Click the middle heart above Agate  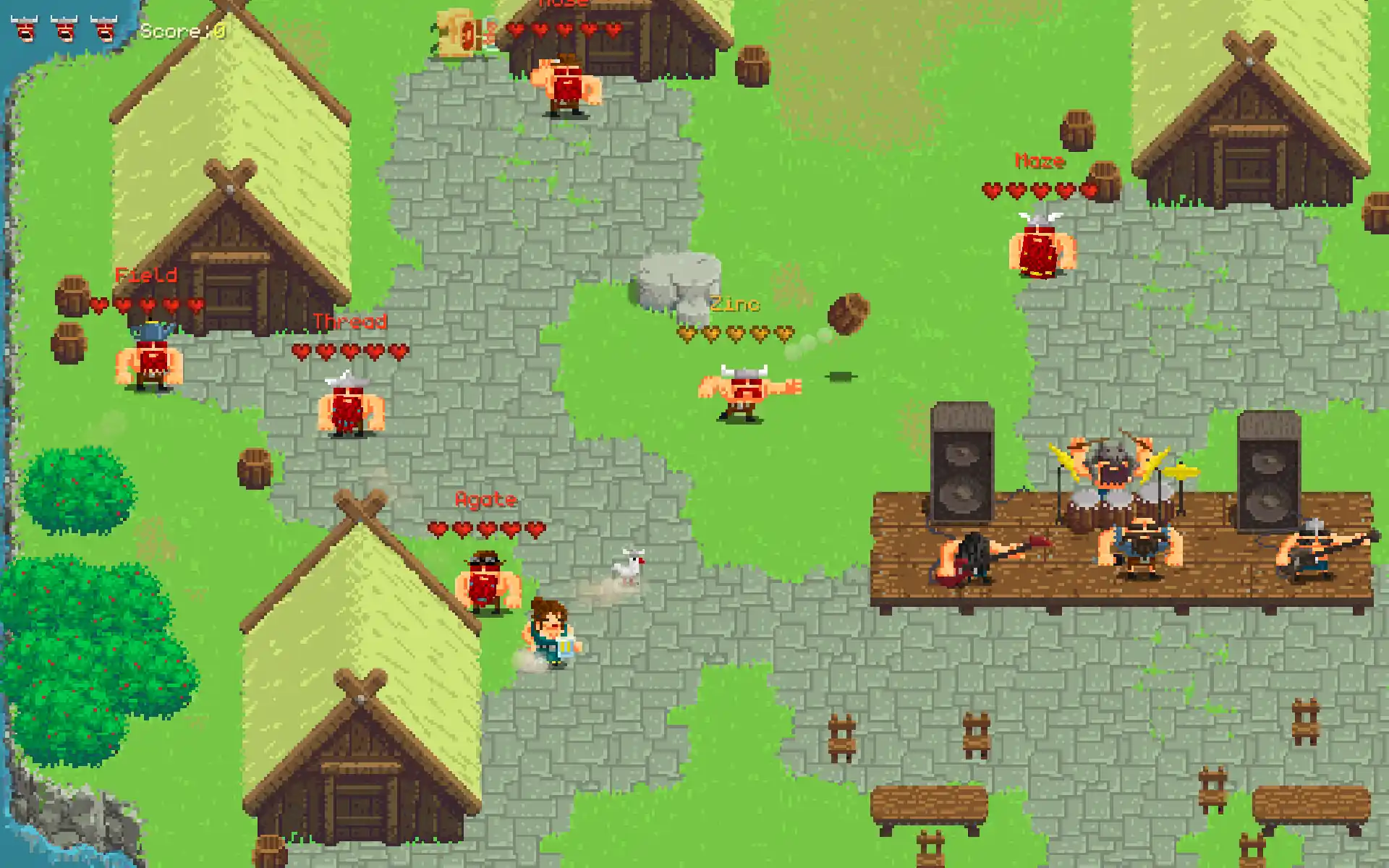click(x=486, y=528)
